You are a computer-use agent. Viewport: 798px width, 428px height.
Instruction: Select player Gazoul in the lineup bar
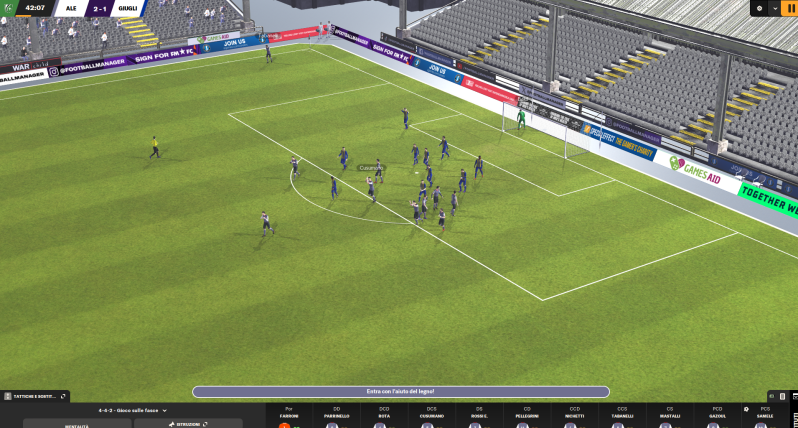717,415
